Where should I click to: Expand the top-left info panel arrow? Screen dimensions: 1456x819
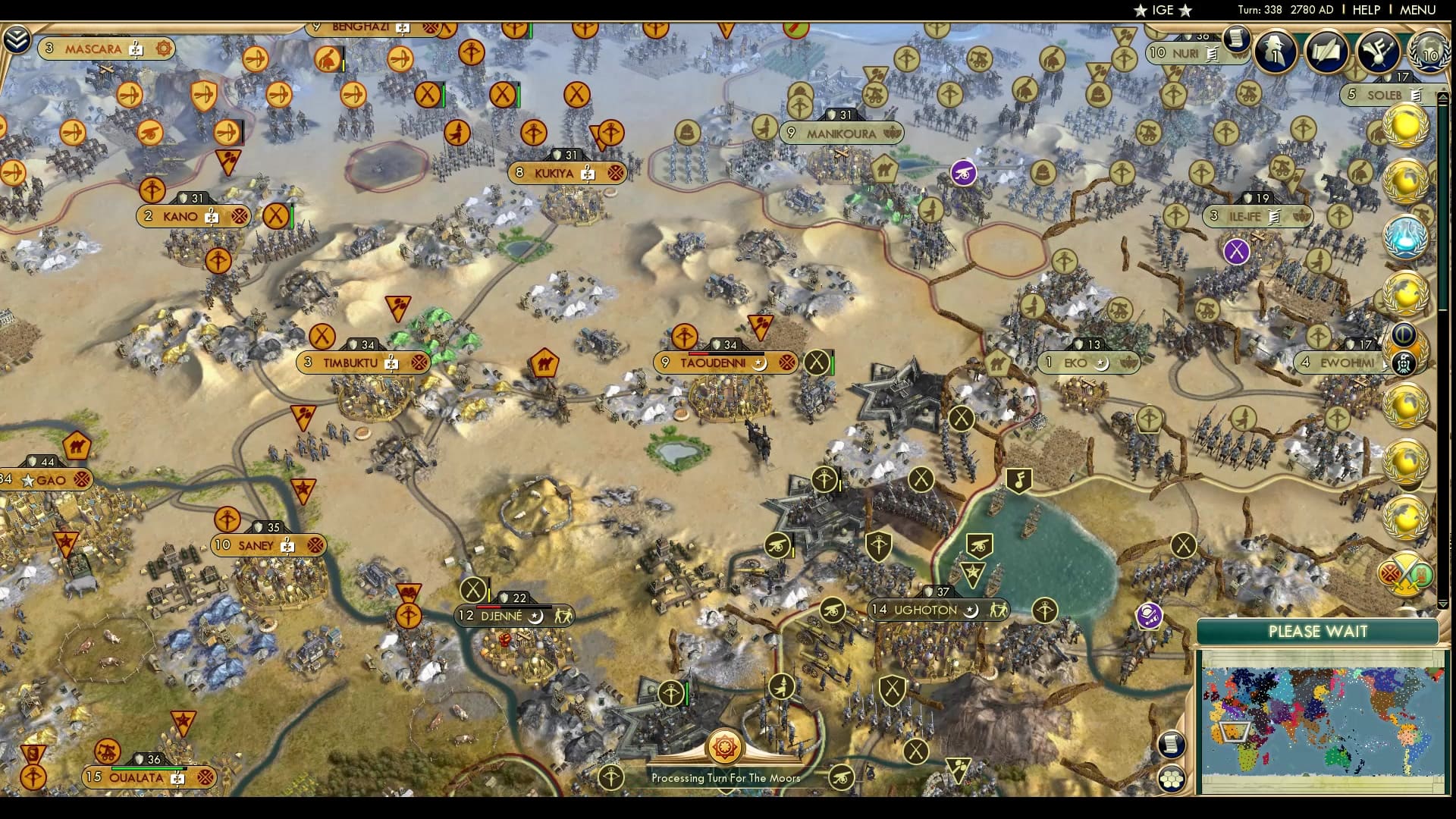coord(16,39)
